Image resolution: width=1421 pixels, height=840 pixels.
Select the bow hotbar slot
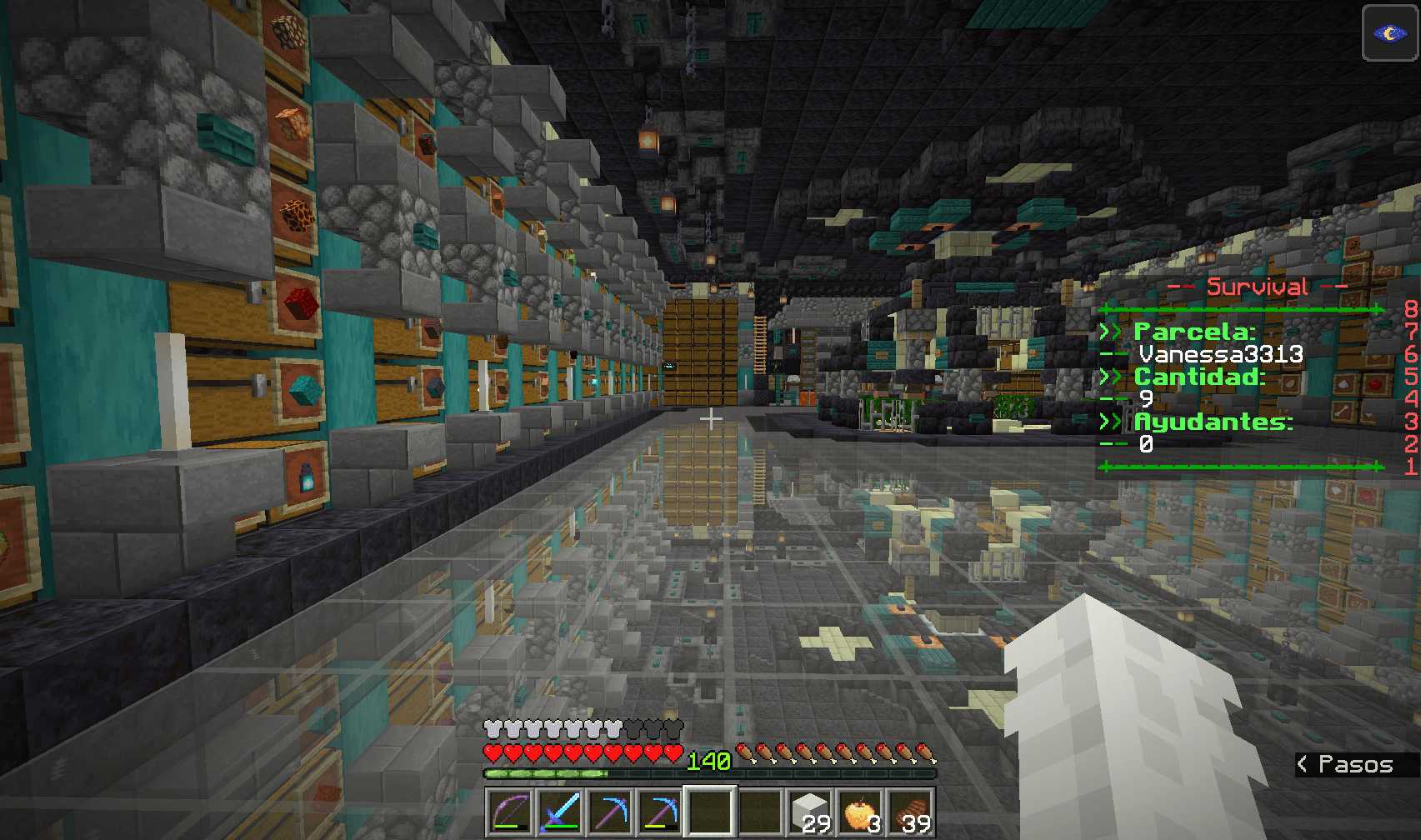click(x=510, y=811)
